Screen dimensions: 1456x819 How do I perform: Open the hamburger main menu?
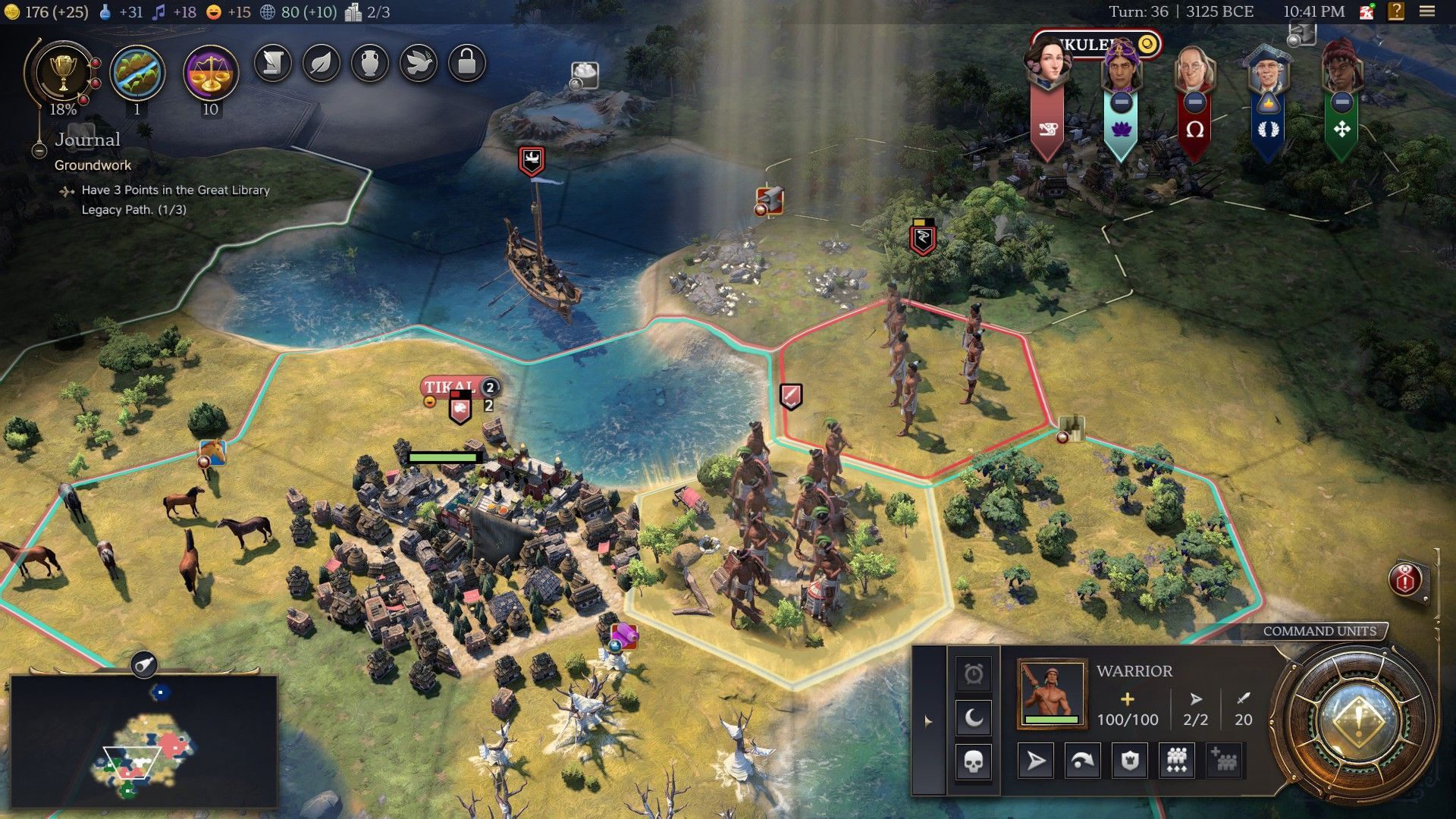pyautogui.click(x=1427, y=11)
